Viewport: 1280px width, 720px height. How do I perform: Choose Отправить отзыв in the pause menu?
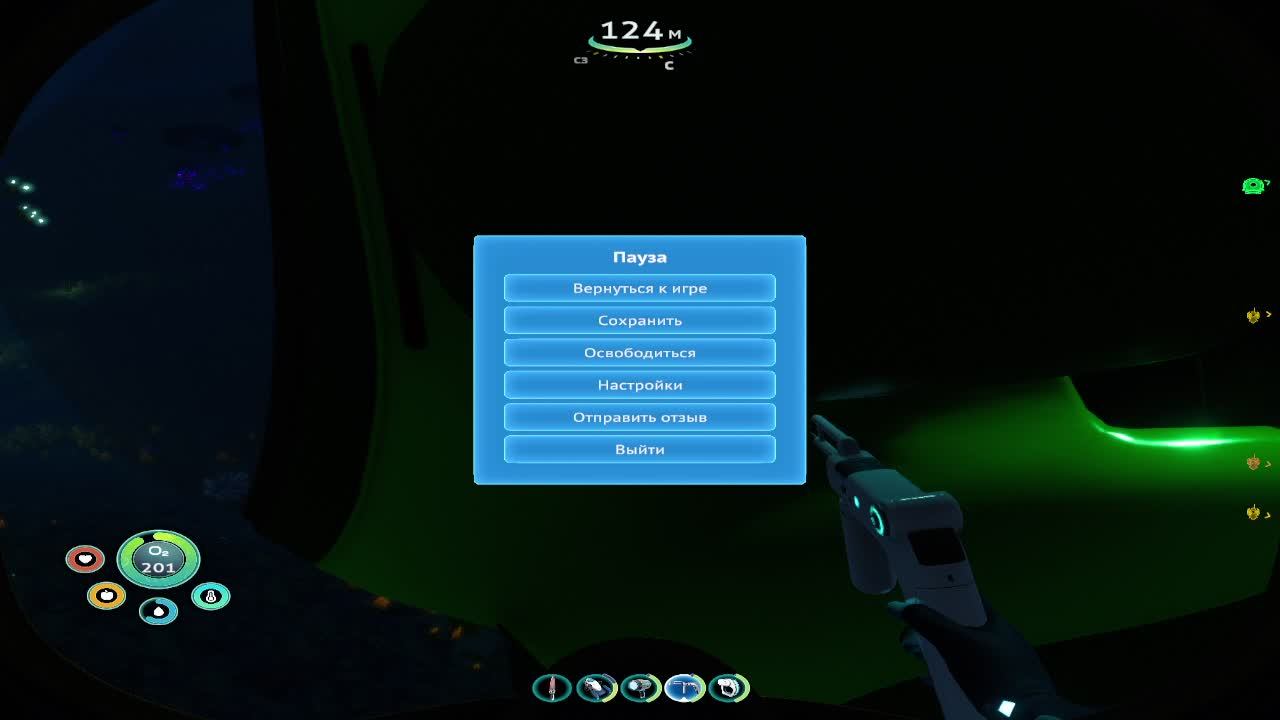(640, 417)
